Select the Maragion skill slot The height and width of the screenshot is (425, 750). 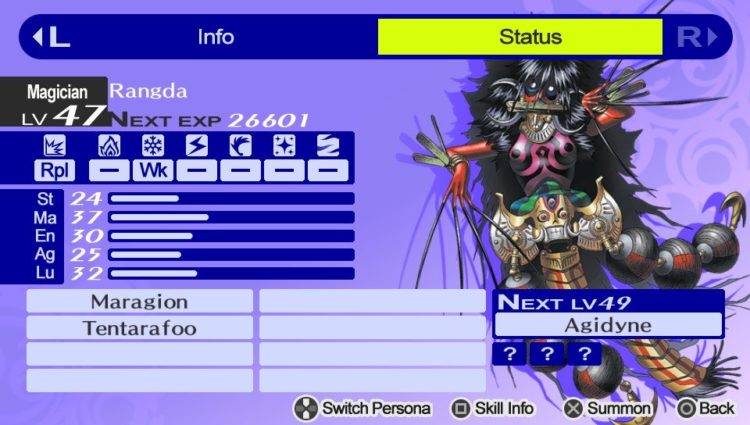click(x=139, y=301)
